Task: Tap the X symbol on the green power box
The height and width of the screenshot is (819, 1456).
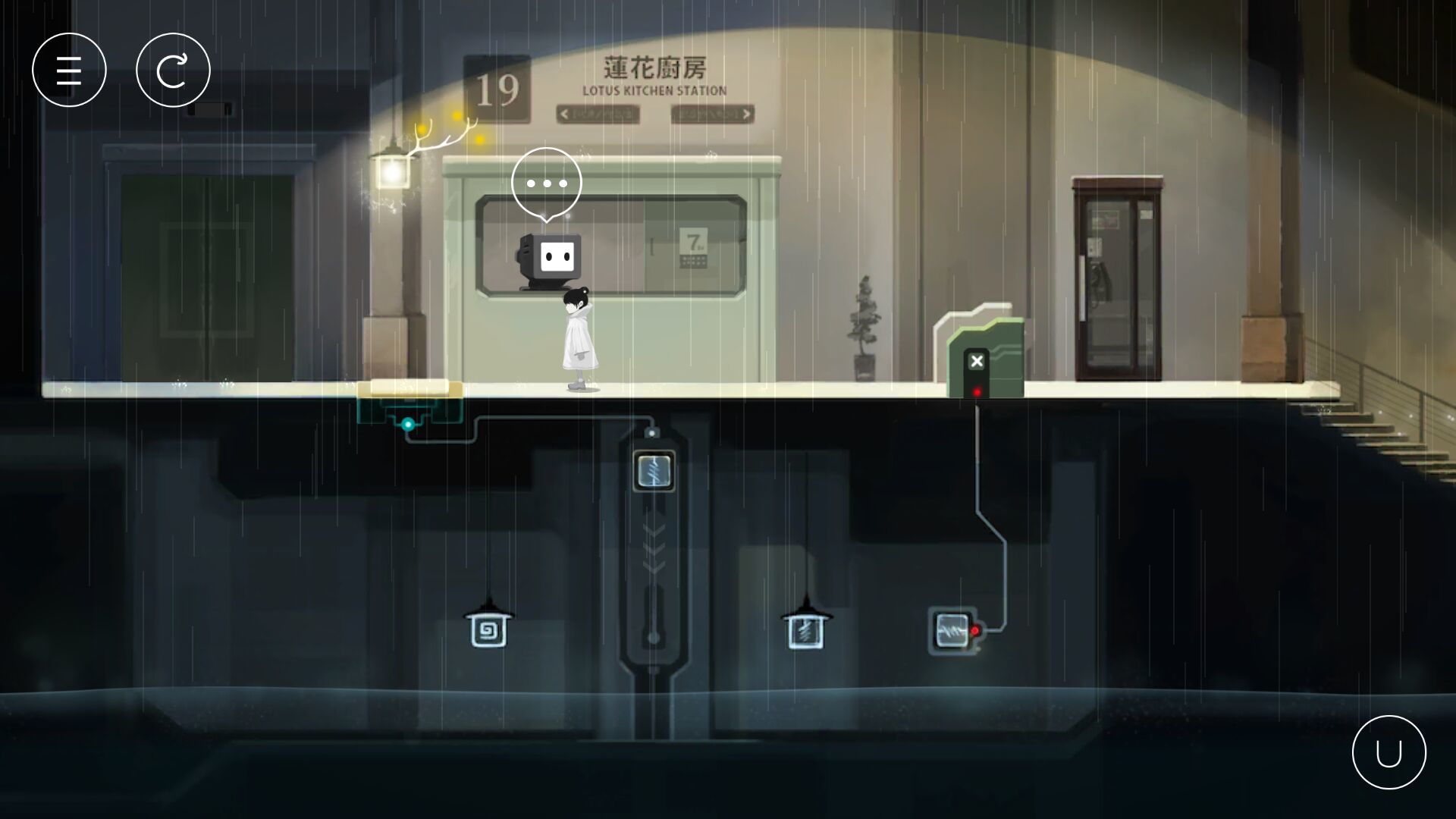Action: (x=977, y=362)
